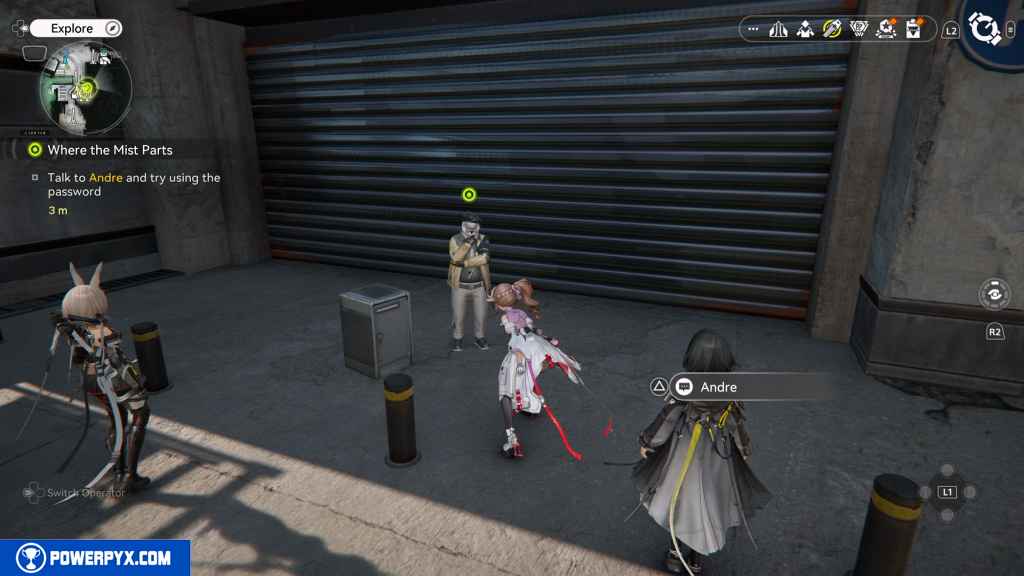
Task: Open the backpack icon with orange notification
Action: click(913, 29)
